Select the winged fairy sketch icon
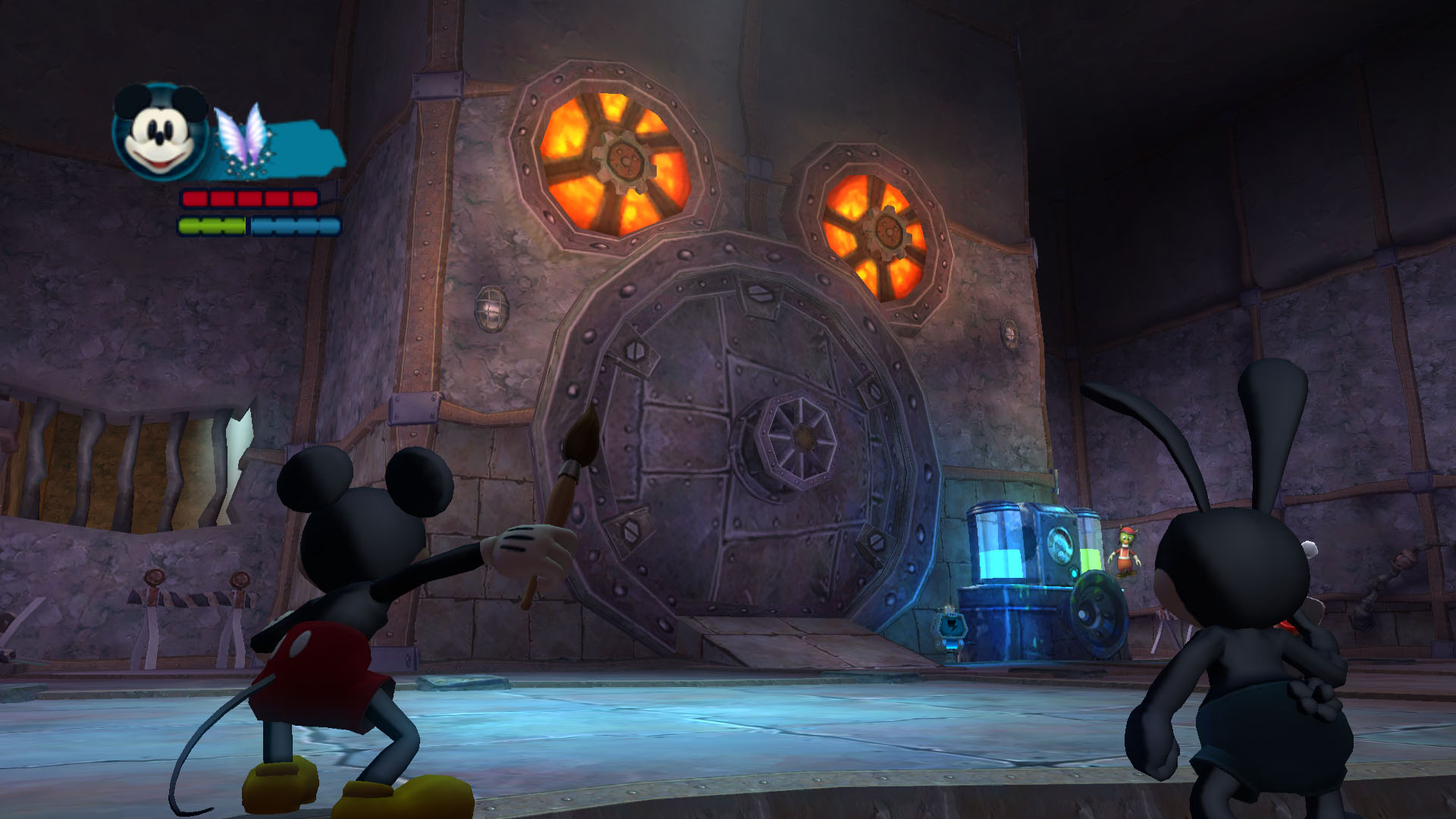Viewport: 1456px width, 819px height. click(241, 138)
